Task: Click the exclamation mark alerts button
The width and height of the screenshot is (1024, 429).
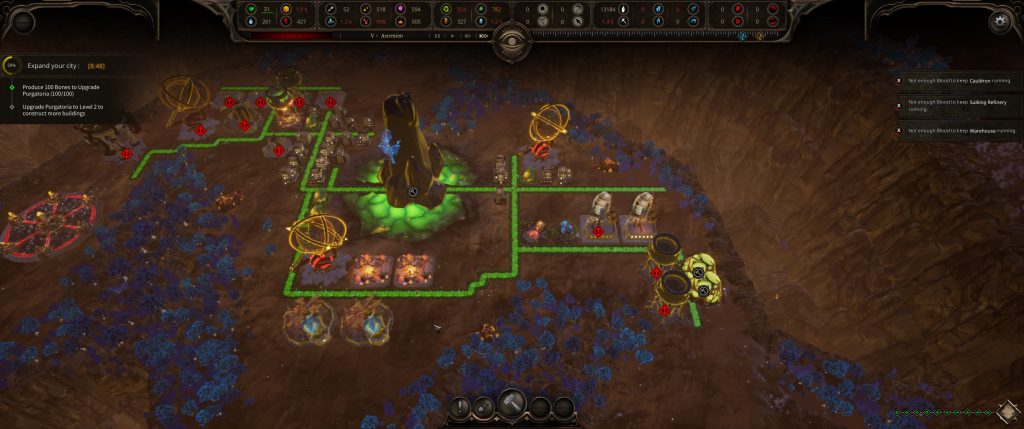Action: click(461, 407)
